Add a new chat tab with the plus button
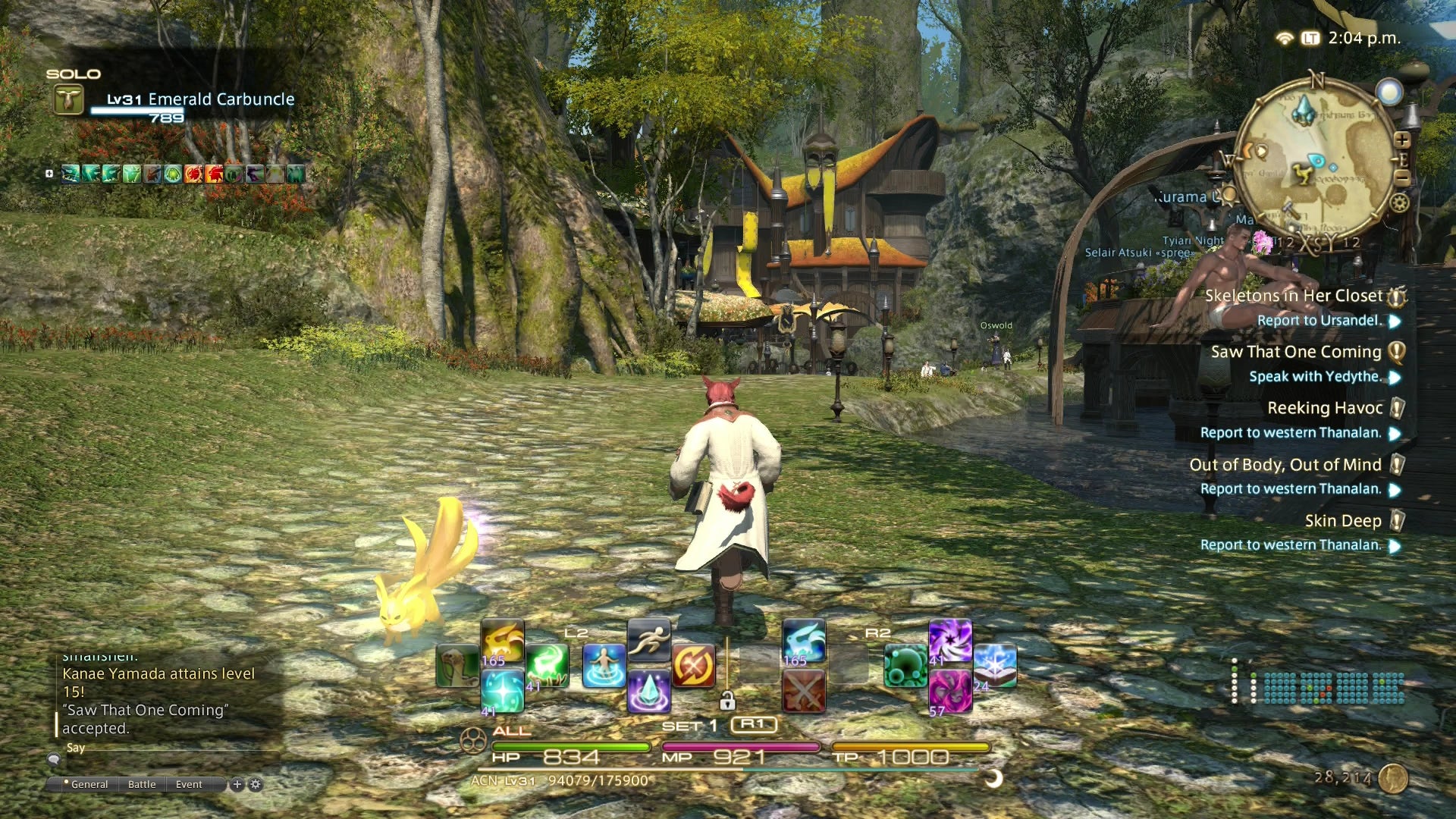The width and height of the screenshot is (1456, 819). tap(237, 785)
